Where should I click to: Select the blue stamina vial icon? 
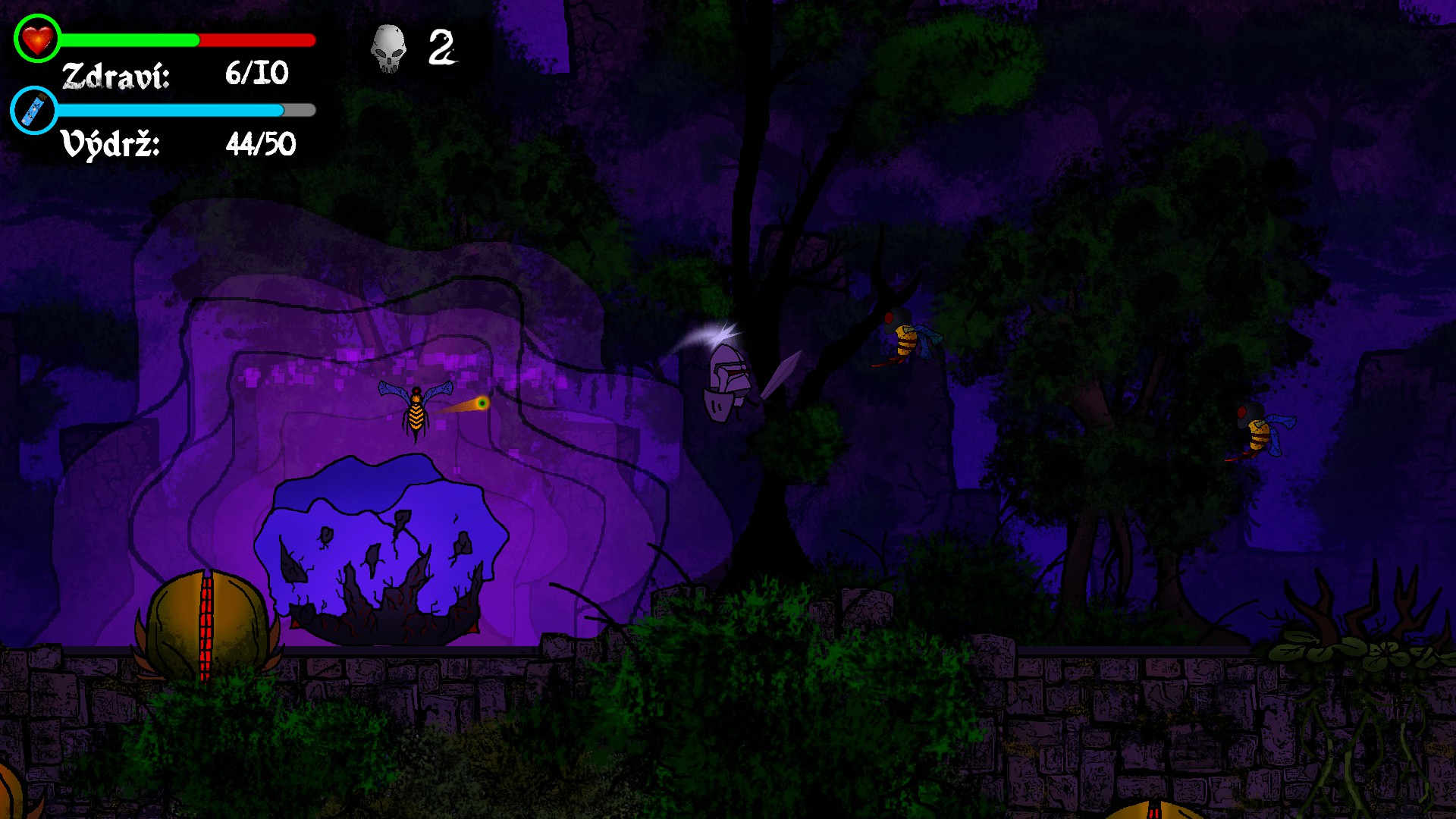33,110
